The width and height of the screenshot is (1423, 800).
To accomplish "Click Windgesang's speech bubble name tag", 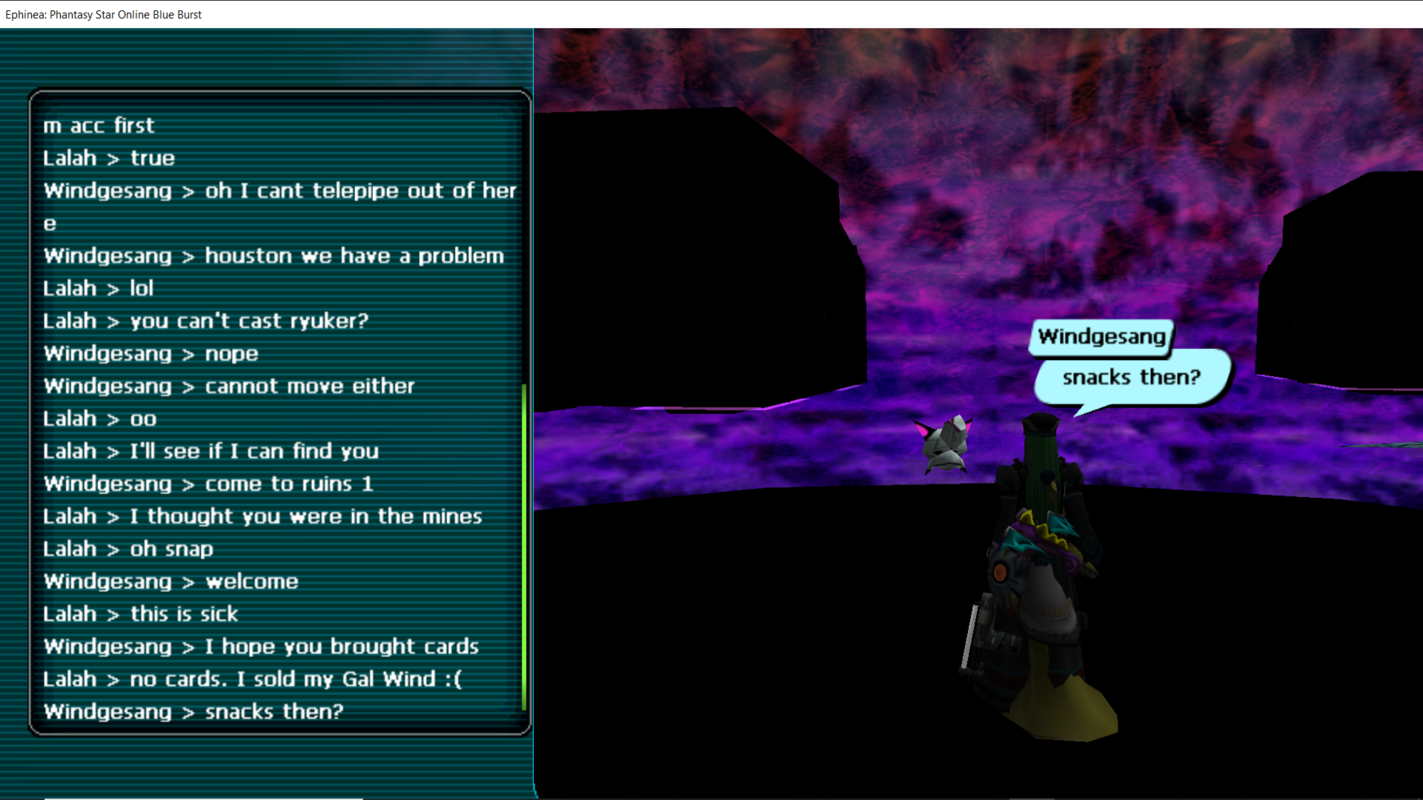I will coord(1101,337).
